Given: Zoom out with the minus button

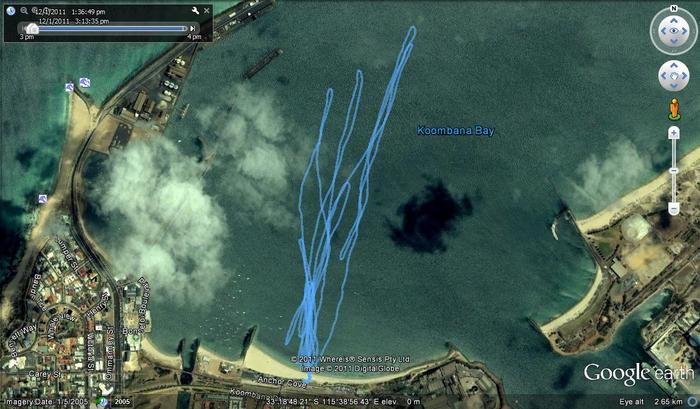Looking at the screenshot, I should 673,208.
